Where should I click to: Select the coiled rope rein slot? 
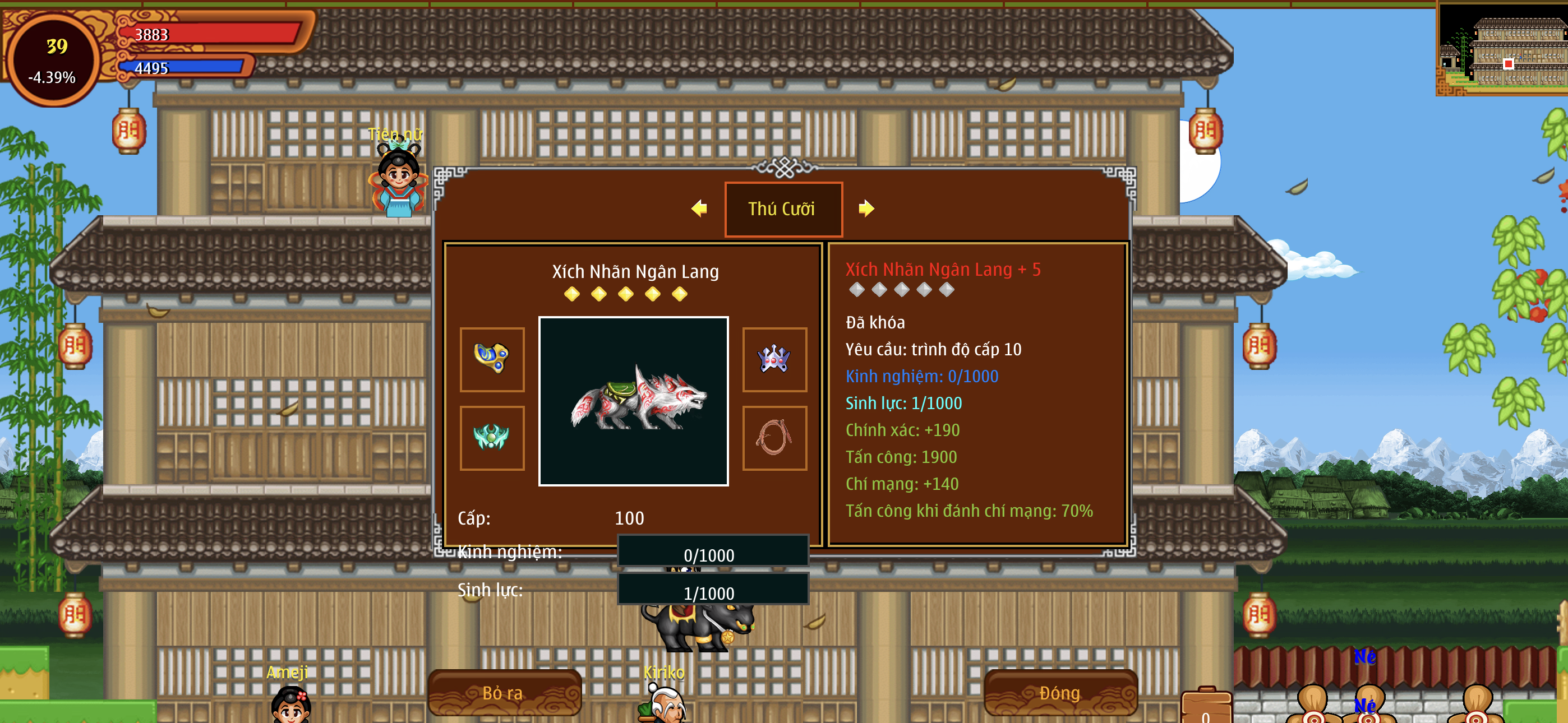point(774,438)
